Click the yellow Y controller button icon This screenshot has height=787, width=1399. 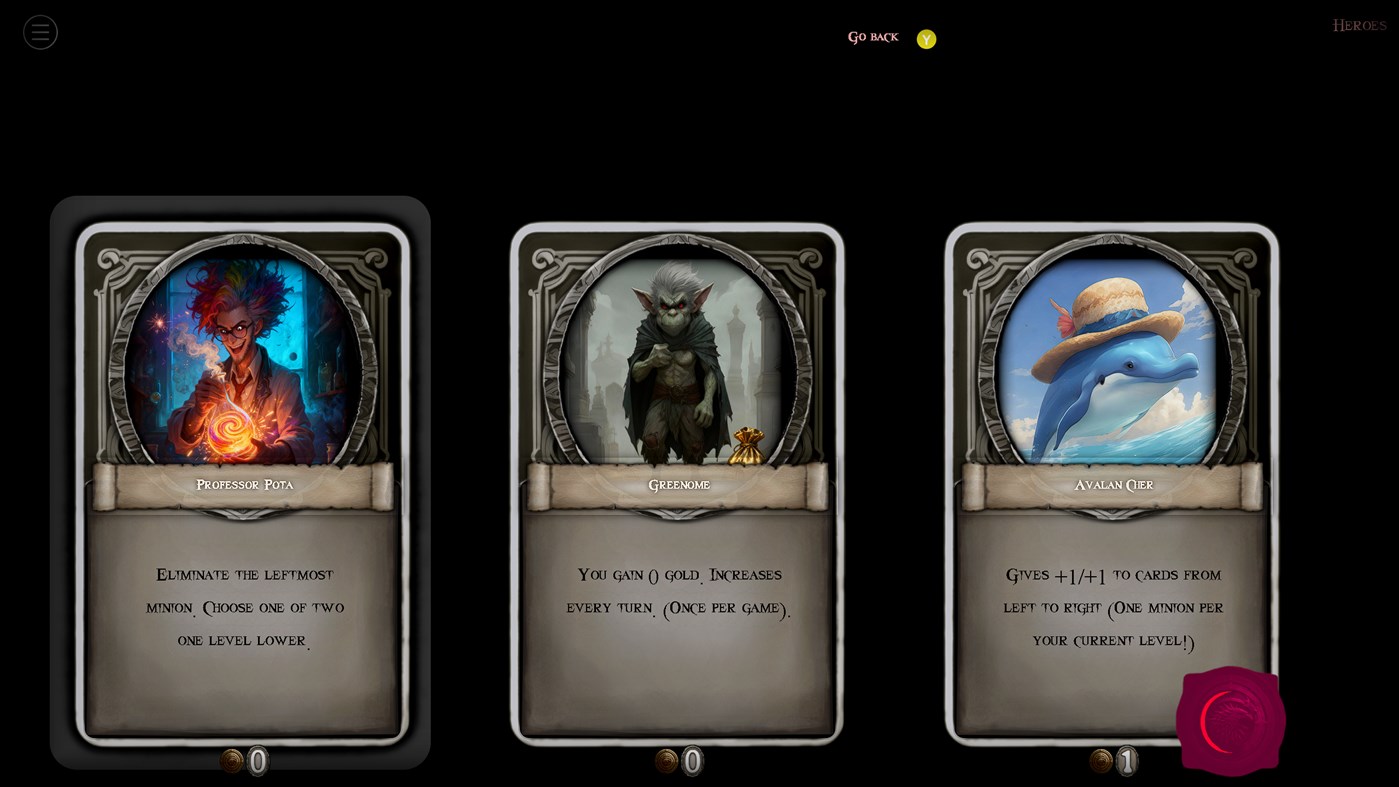click(925, 38)
